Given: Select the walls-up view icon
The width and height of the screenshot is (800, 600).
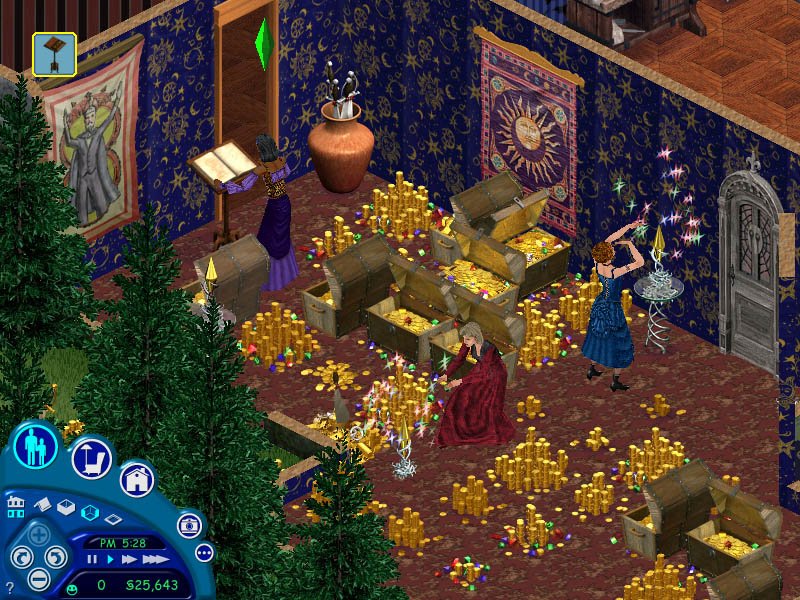Looking at the screenshot, I should (66, 508).
